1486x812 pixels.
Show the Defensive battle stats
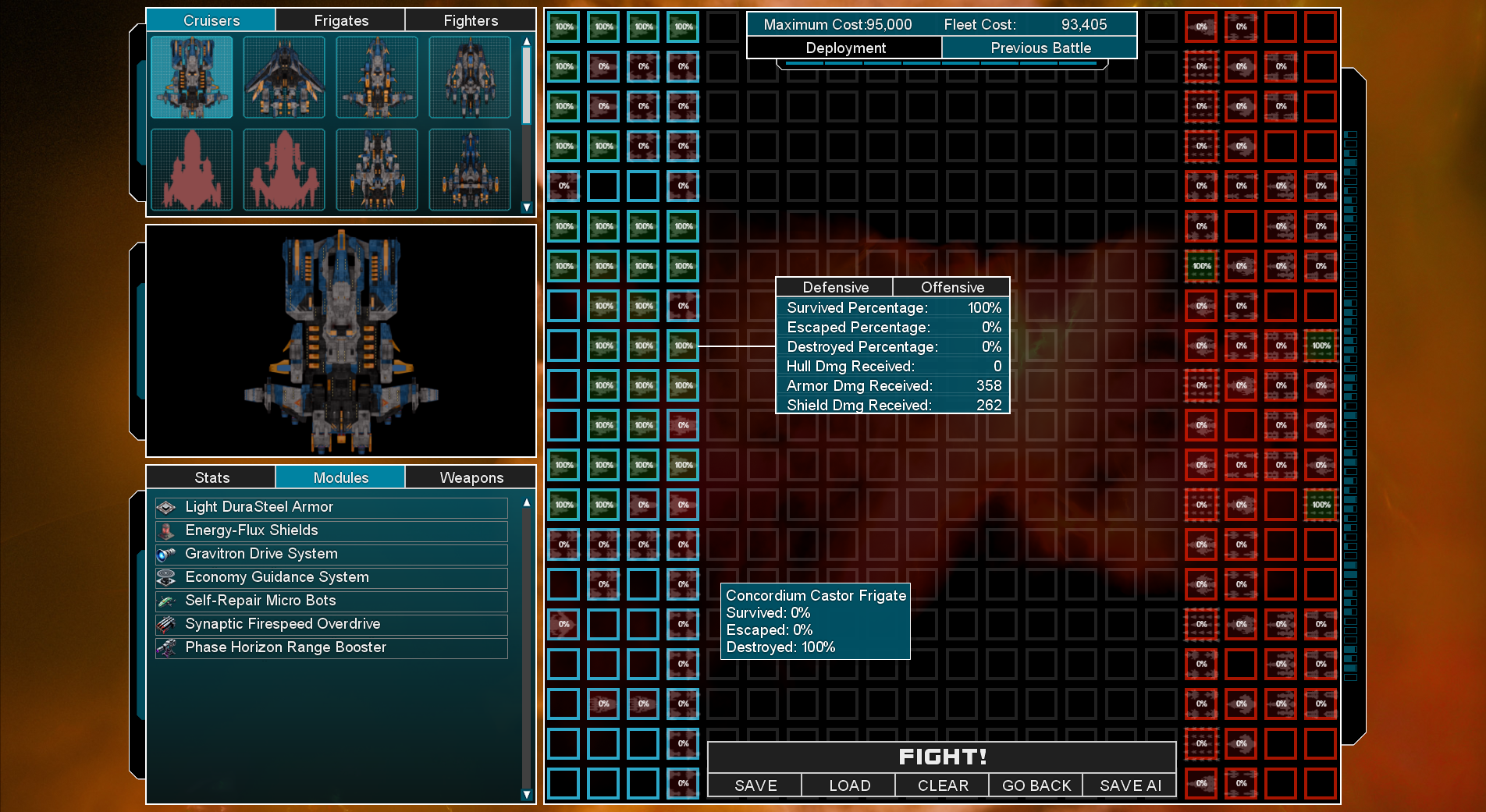(834, 287)
